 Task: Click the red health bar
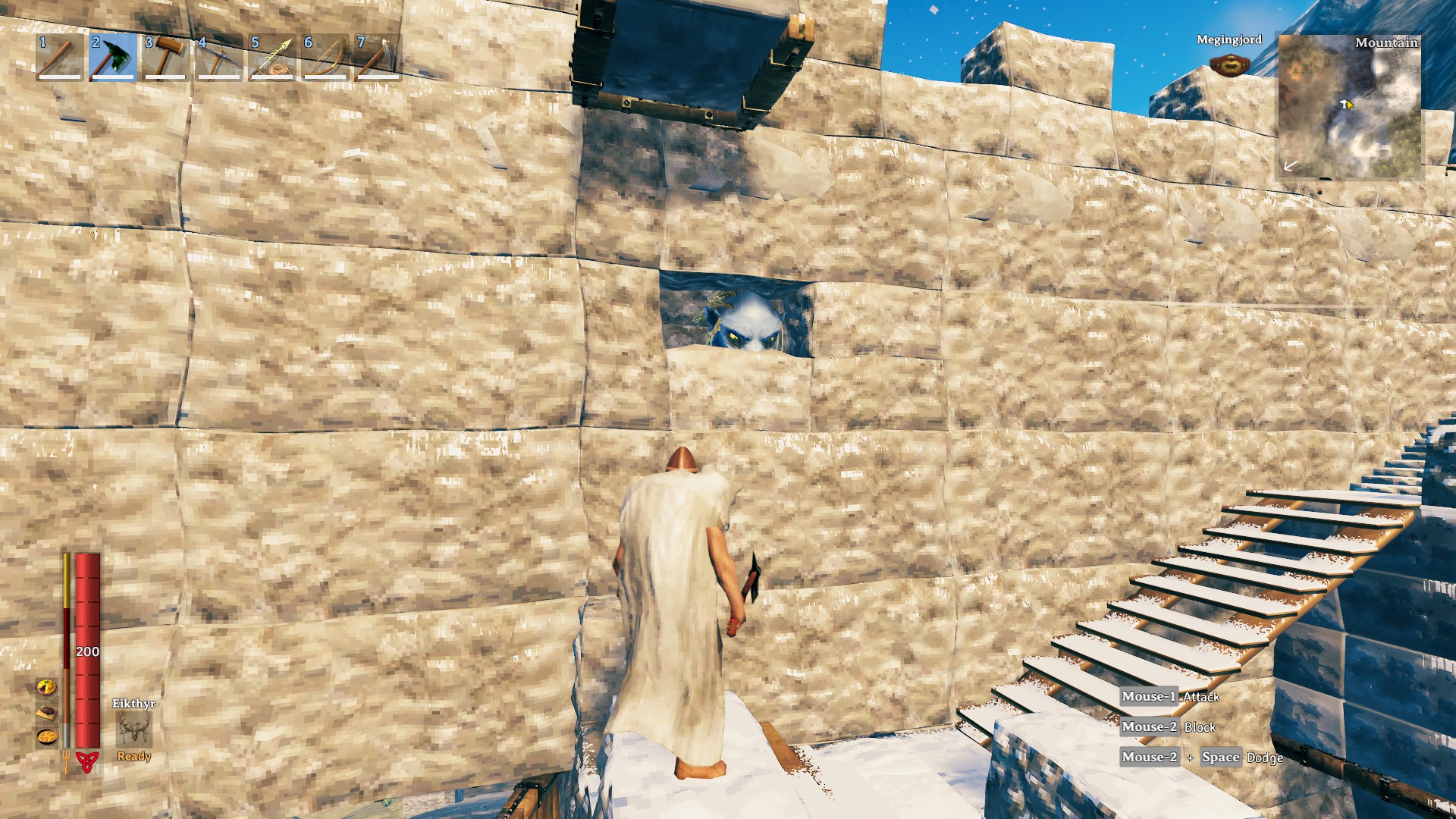(89, 645)
